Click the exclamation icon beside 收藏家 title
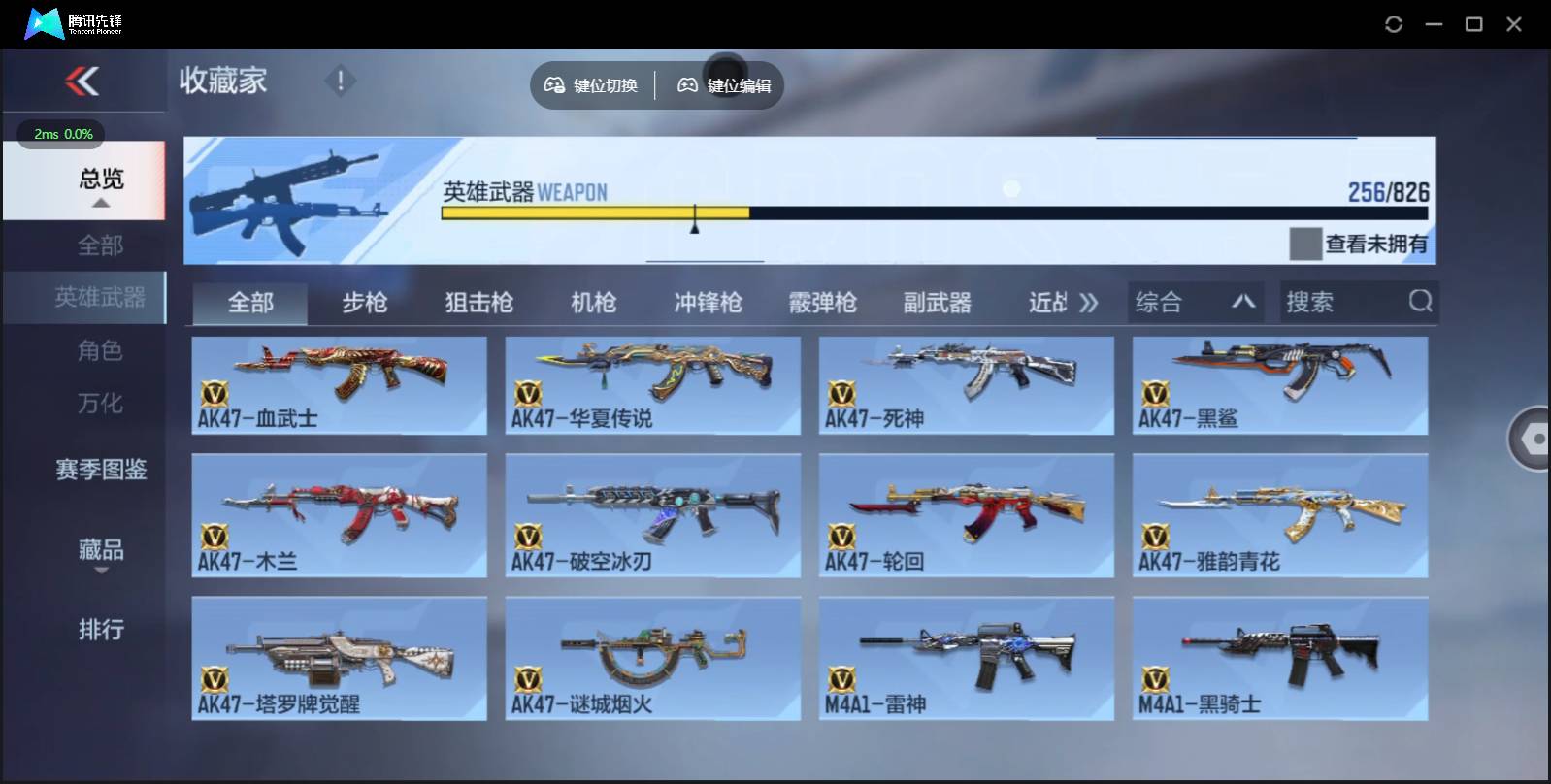 [340, 82]
